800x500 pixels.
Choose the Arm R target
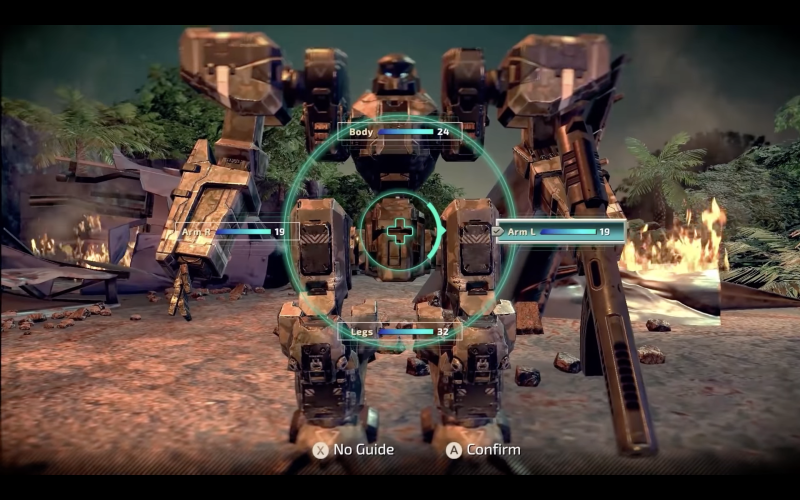click(x=232, y=231)
